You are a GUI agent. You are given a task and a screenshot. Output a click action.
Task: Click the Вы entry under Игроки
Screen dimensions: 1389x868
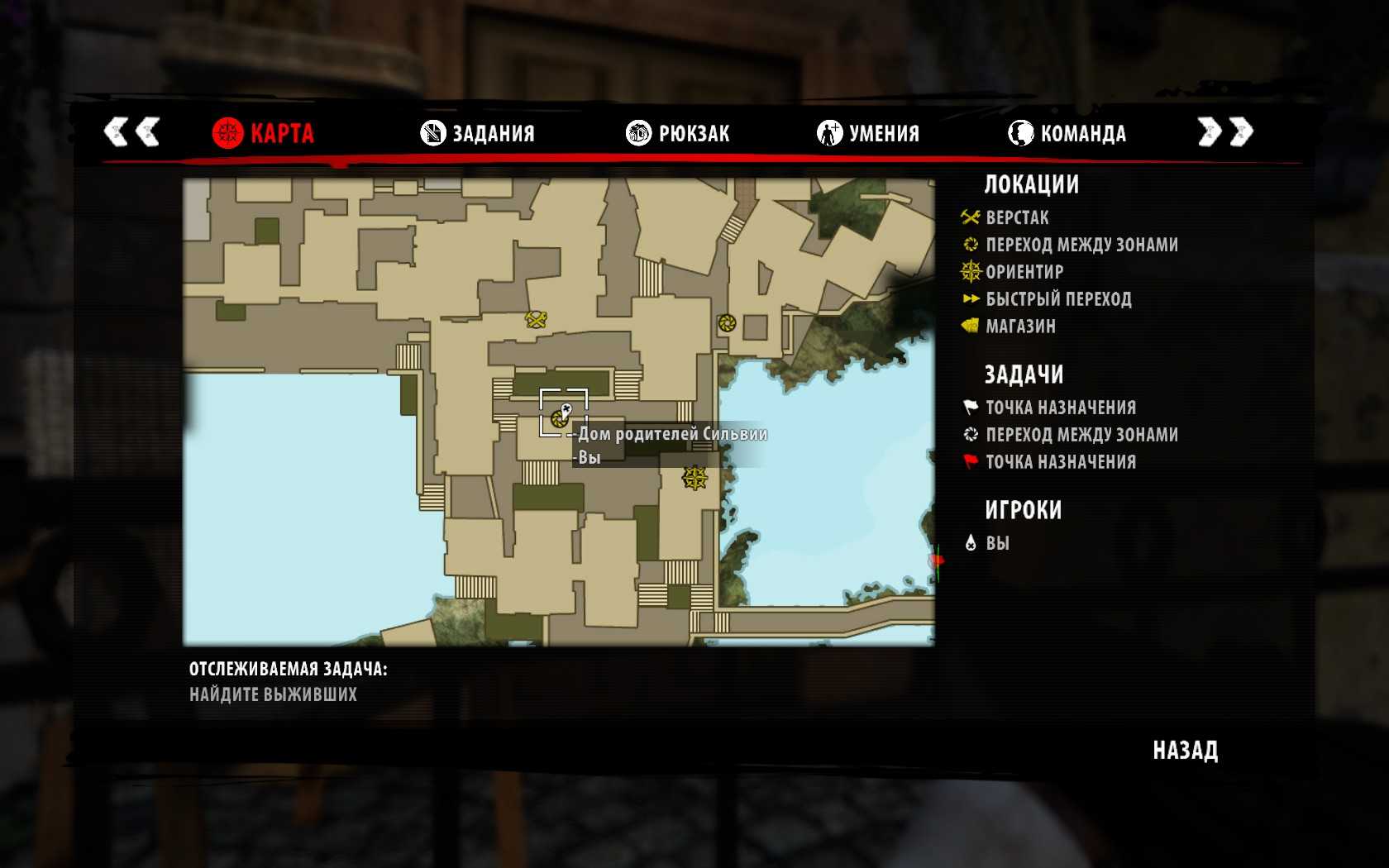point(996,543)
